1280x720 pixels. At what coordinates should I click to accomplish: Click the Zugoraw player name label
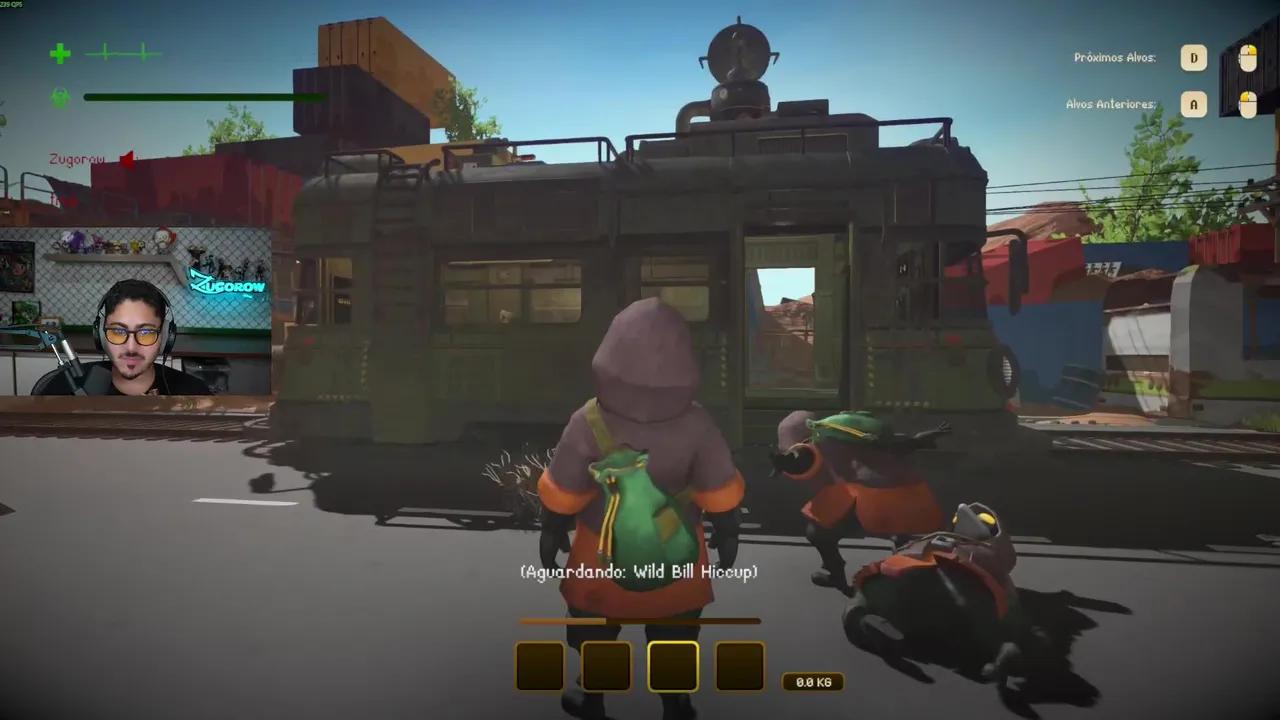pos(76,158)
